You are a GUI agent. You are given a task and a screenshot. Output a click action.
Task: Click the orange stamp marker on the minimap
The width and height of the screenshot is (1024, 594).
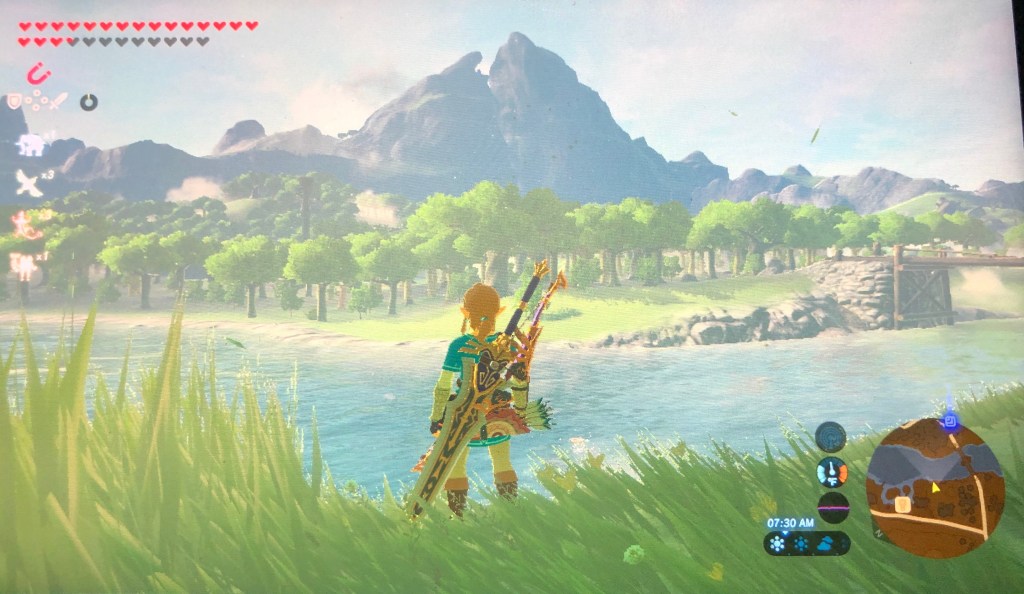tap(901, 504)
